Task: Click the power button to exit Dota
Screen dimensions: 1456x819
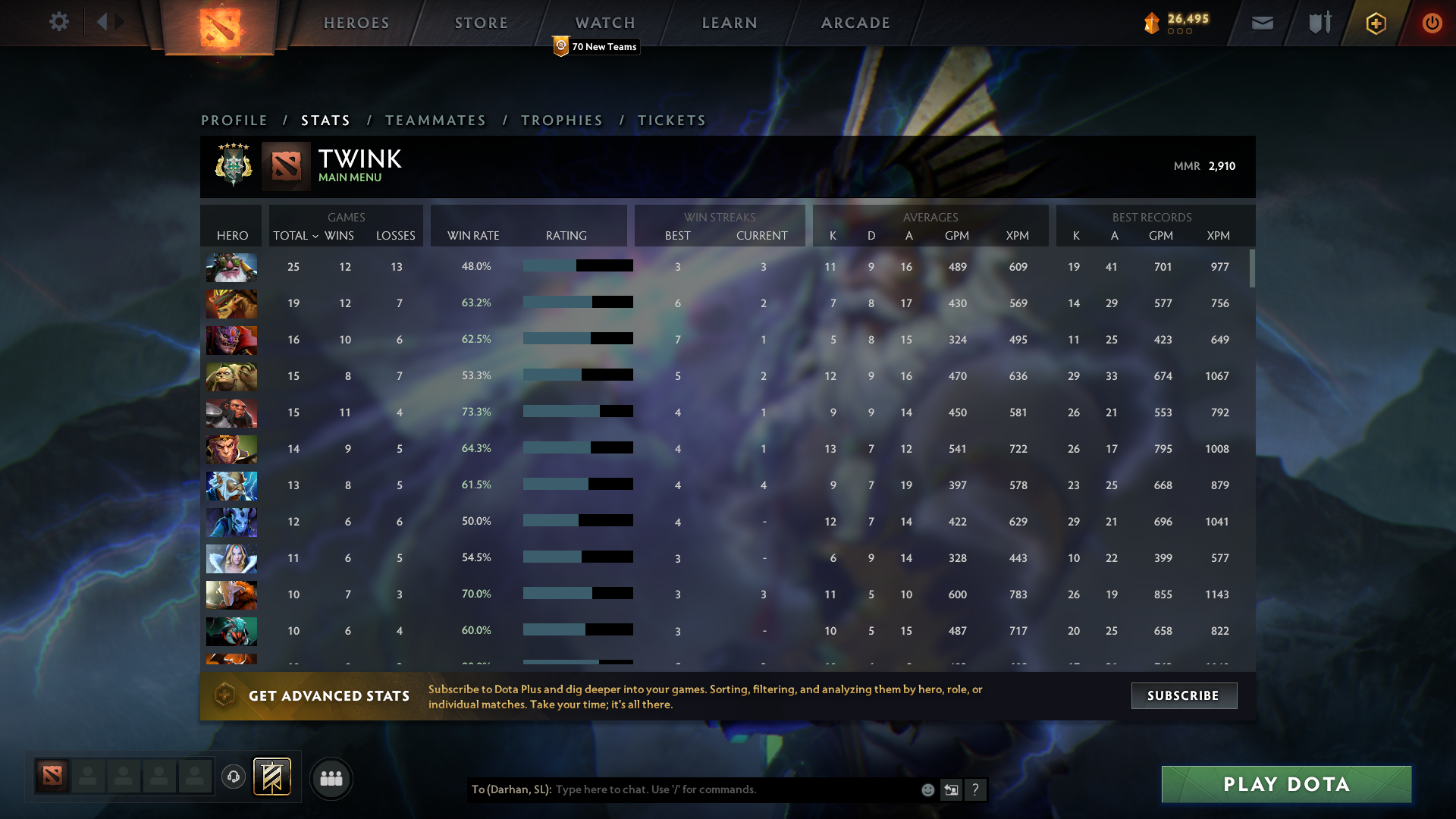Action: [x=1432, y=23]
